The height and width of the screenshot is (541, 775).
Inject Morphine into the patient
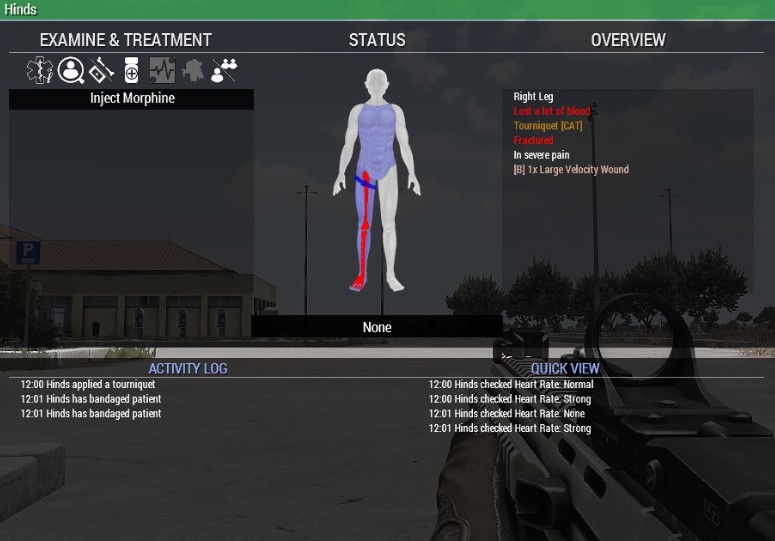tap(131, 99)
